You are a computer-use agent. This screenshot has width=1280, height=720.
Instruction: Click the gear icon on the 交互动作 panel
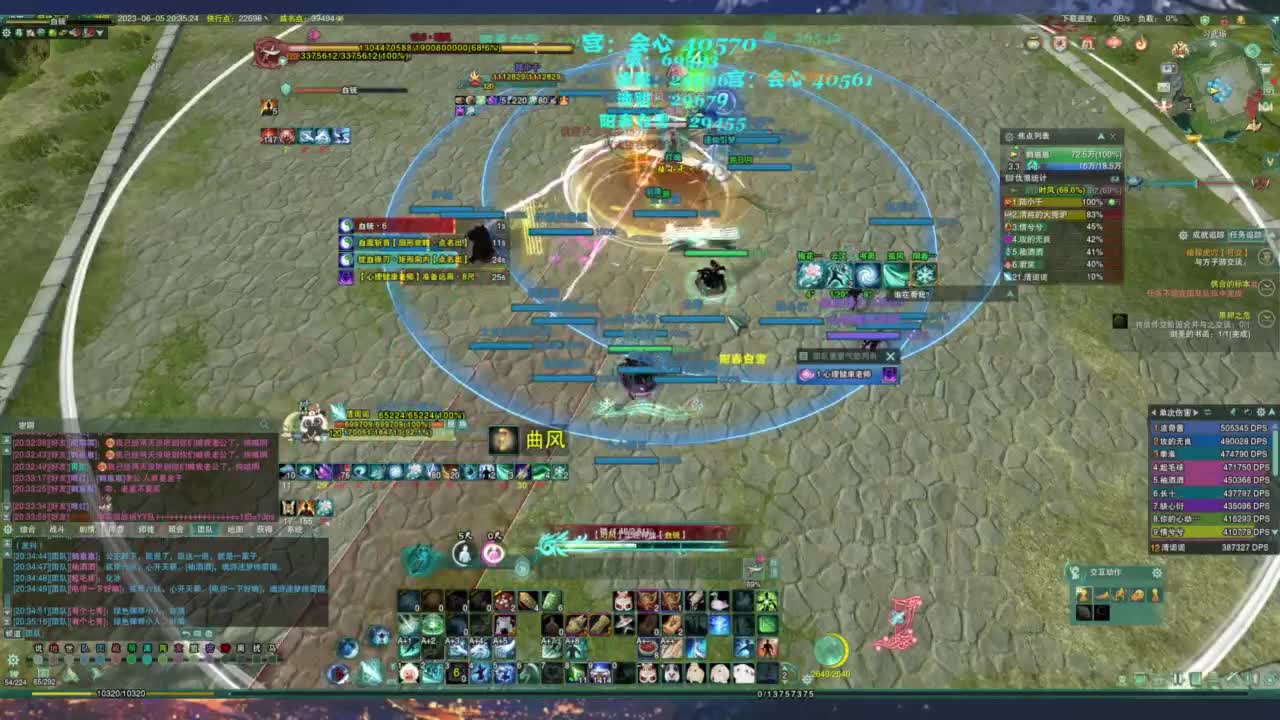[x=1158, y=573]
